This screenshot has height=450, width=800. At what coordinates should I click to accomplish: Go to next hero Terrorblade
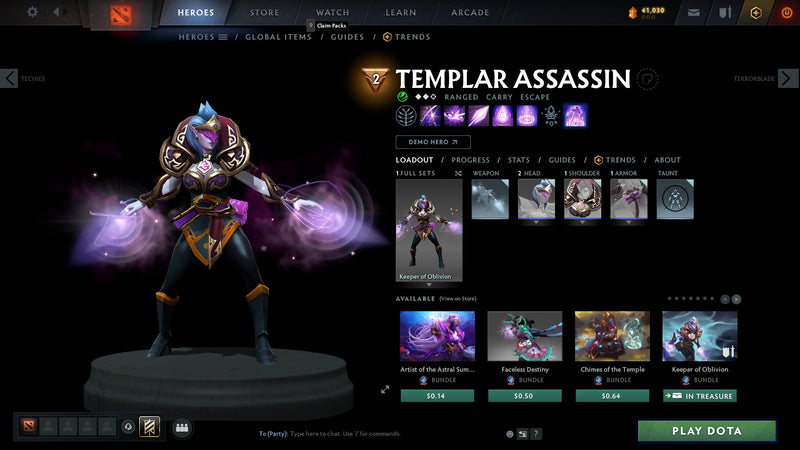(789, 78)
